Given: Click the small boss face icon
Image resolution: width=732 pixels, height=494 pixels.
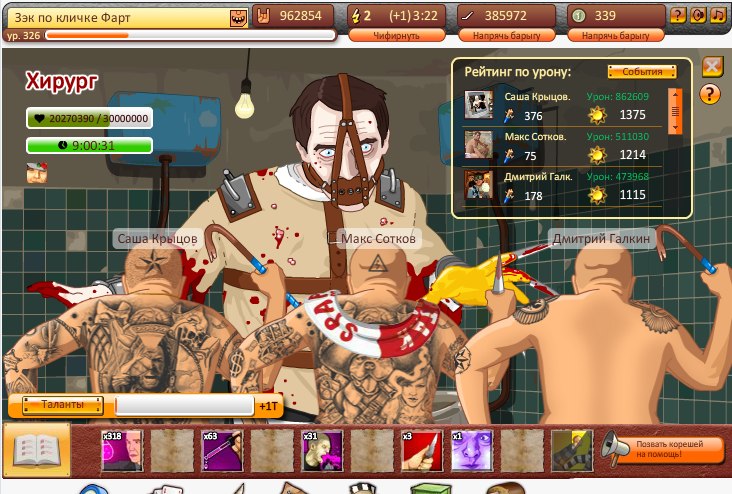Looking at the screenshot, I should coord(36,172).
